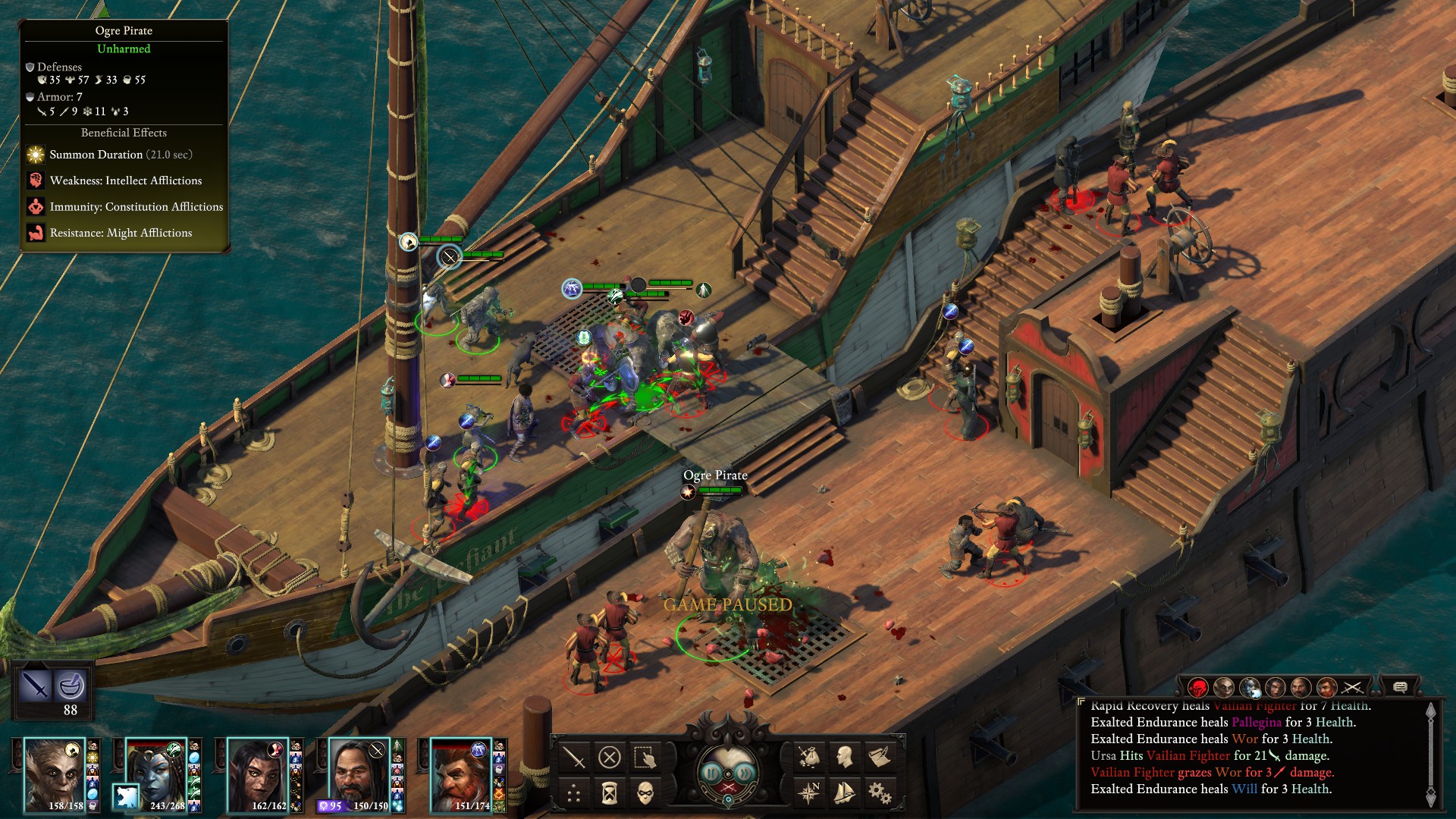Select the red-bearded dwarf portrait
The height and width of the screenshot is (819, 1456).
pyautogui.click(x=460, y=773)
